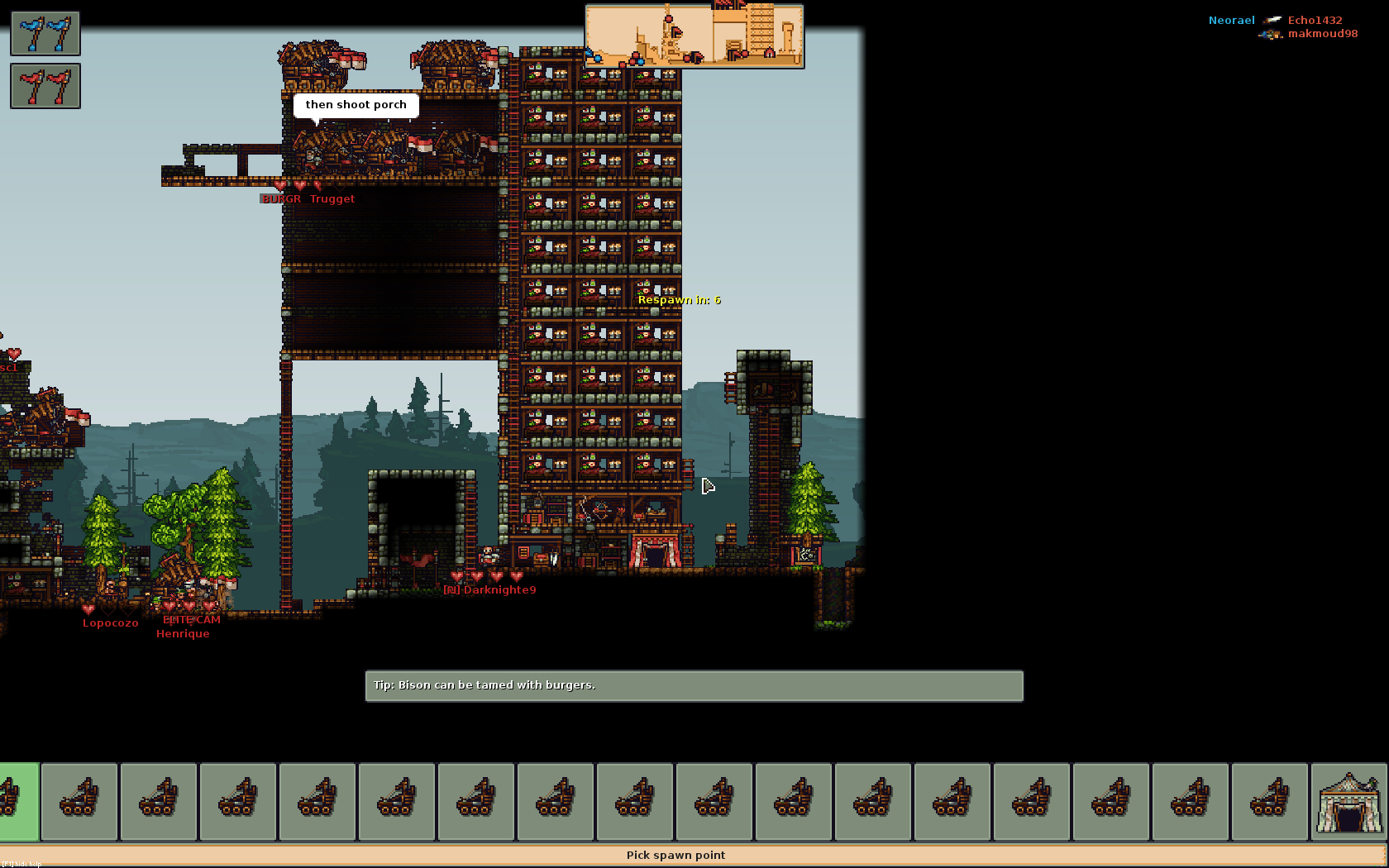Click the blue team flags icon
The height and width of the screenshot is (868, 1389).
pos(45,34)
